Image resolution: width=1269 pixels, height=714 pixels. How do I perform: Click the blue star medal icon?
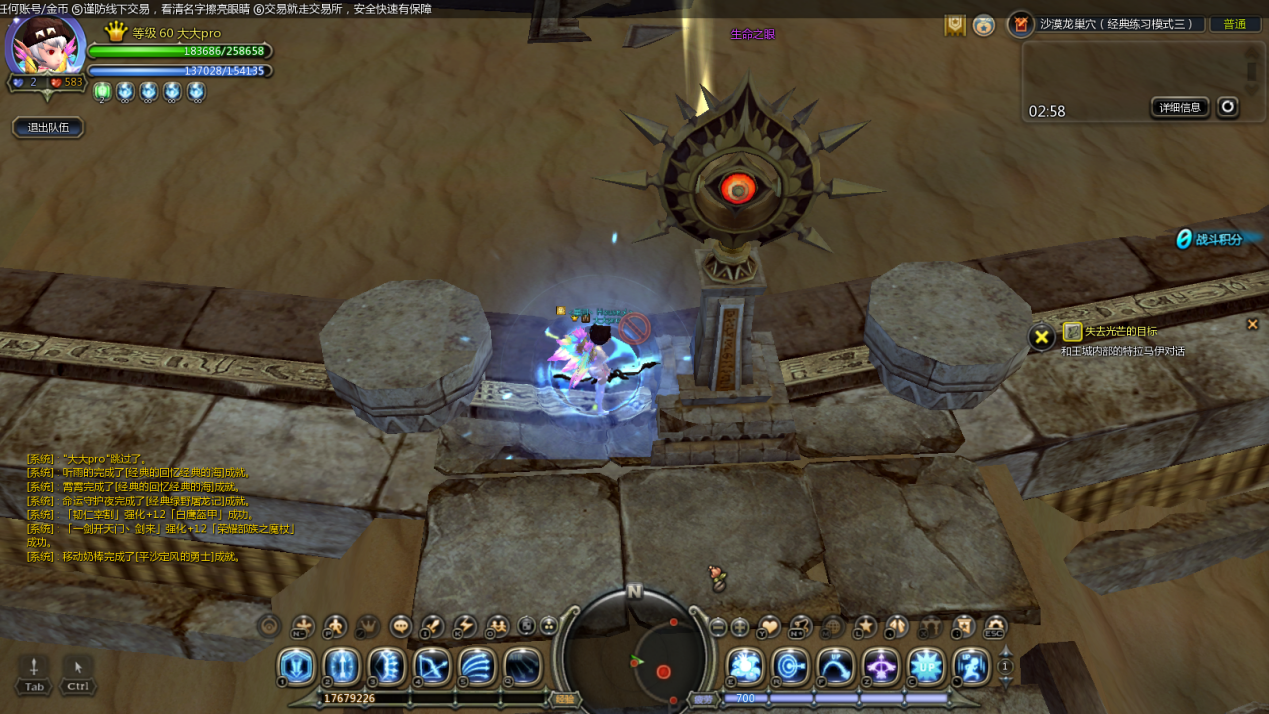(984, 25)
